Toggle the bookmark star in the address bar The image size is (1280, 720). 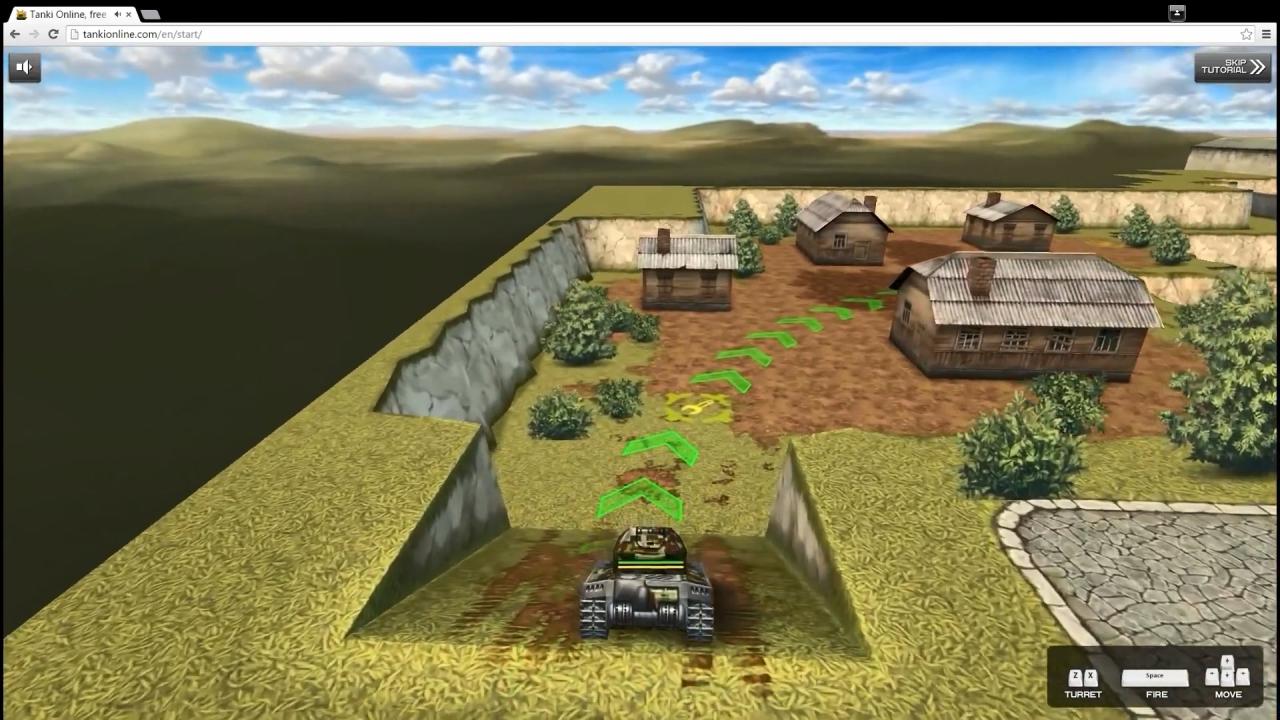(1246, 34)
